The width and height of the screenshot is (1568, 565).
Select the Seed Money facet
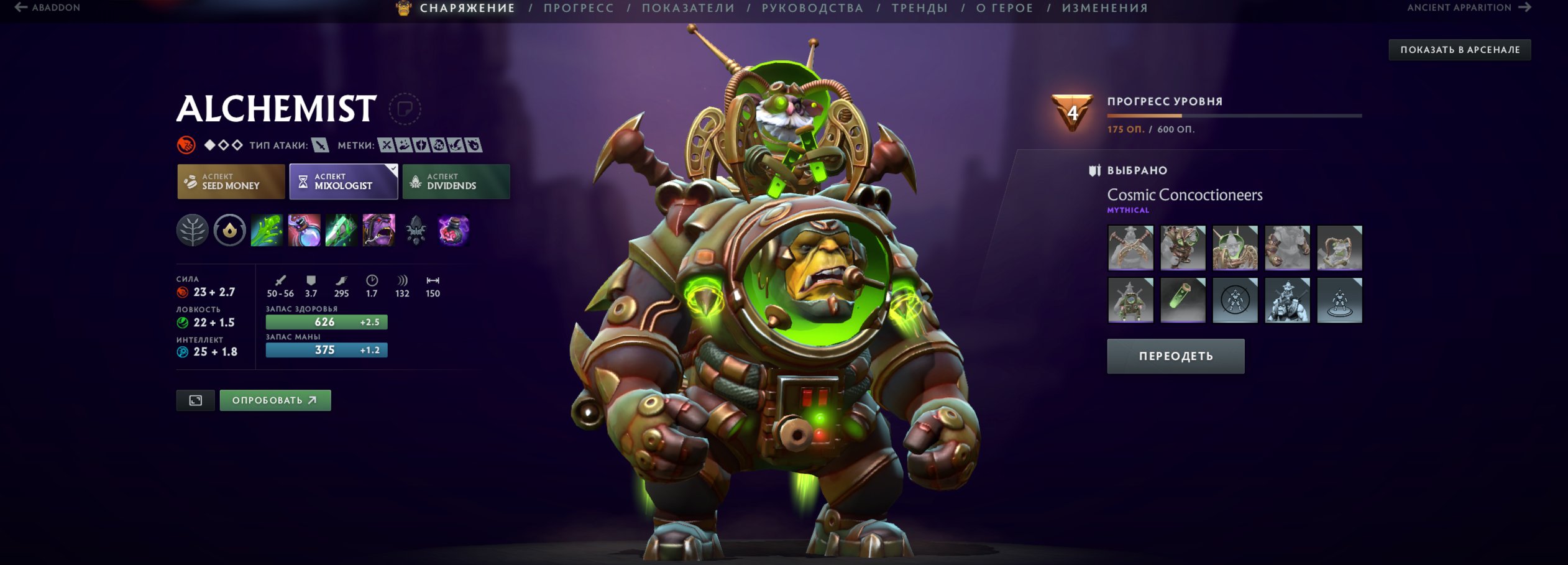(230, 181)
